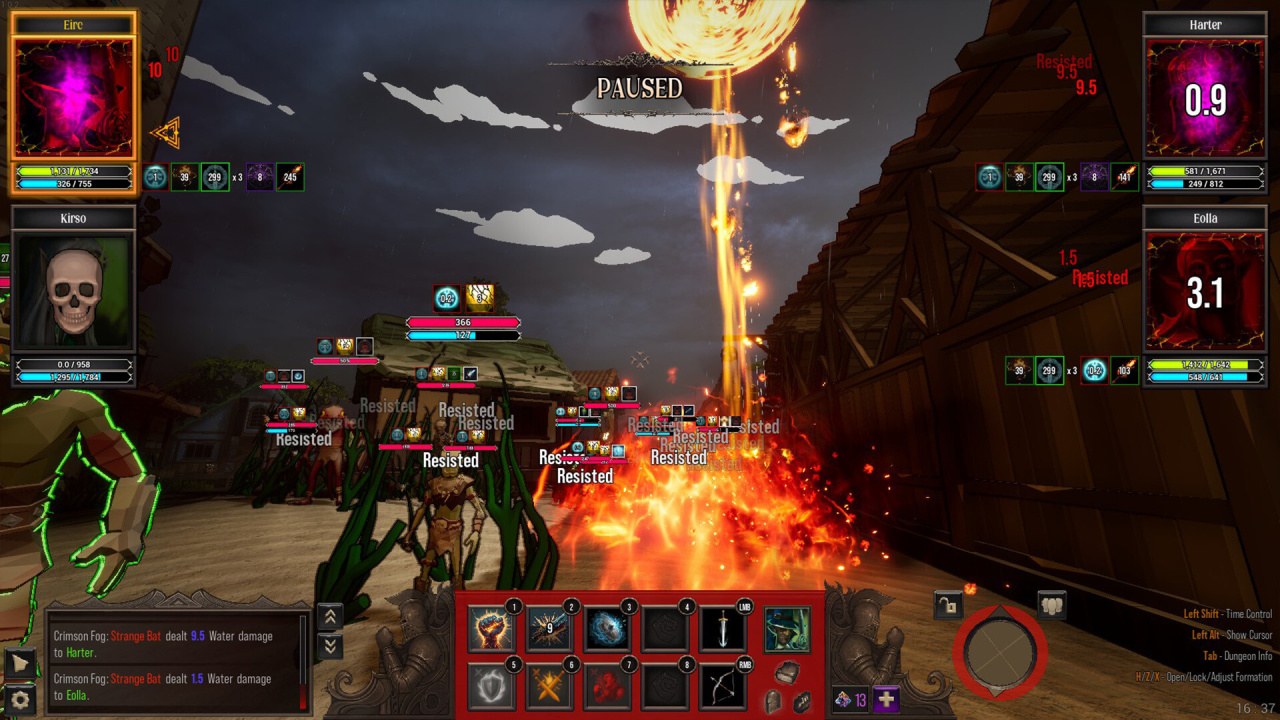Image resolution: width=1280 pixels, height=720 pixels.
Task: Select the sword weapon slot
Action: (x=722, y=629)
